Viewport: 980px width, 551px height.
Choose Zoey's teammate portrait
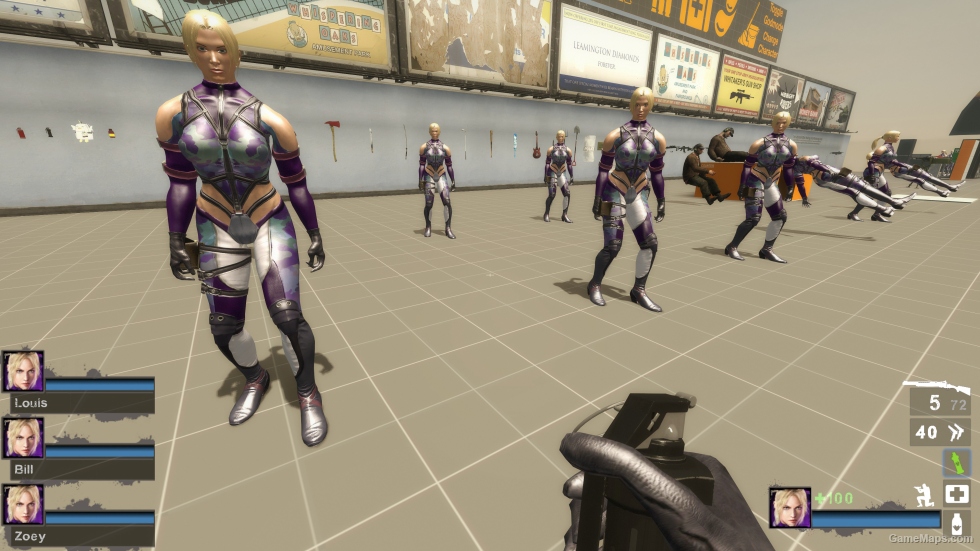23,505
